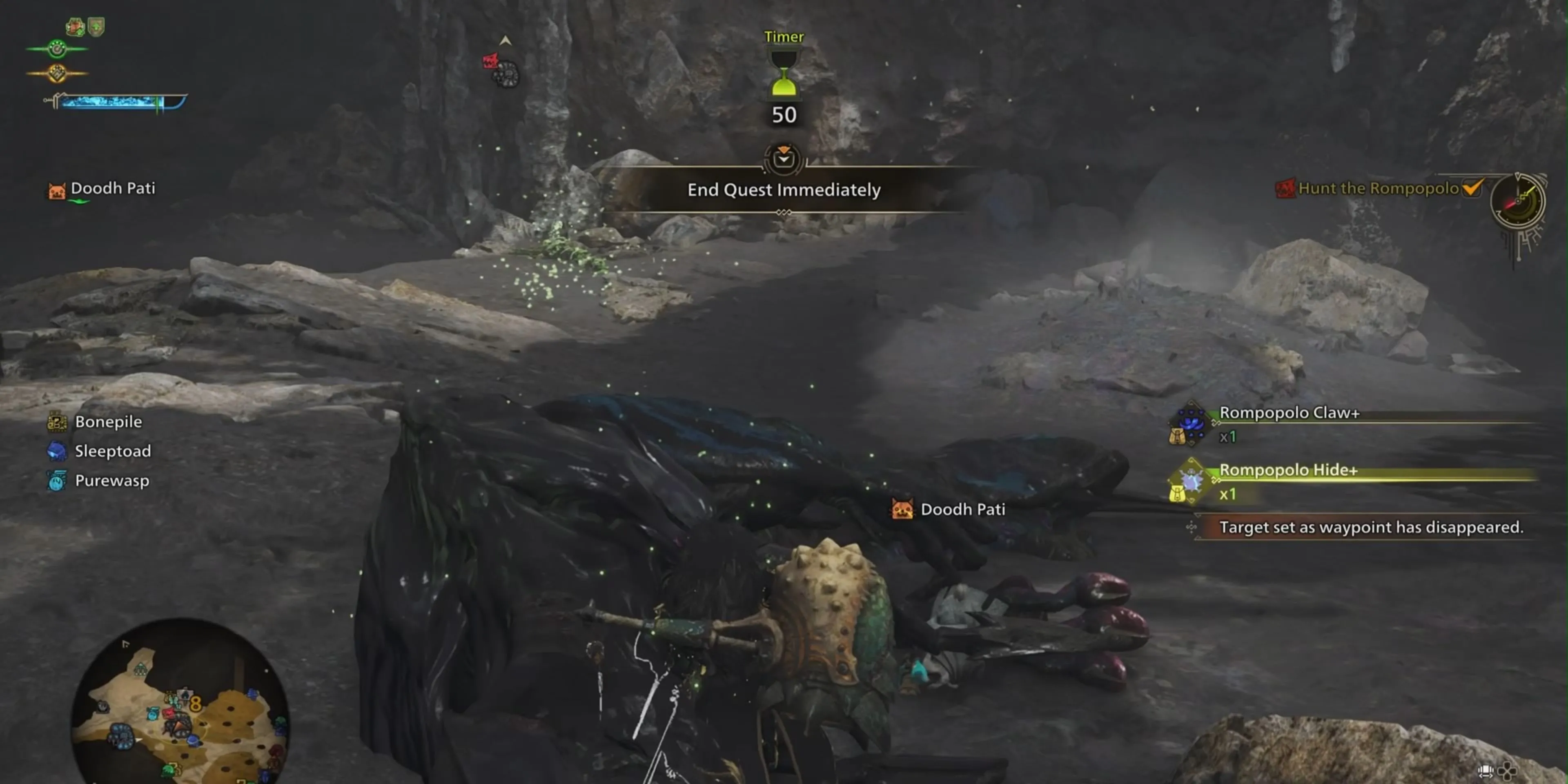The width and height of the screenshot is (1568, 784).
Task: Choose Sleeptoad from the nearby list
Action: [112, 451]
